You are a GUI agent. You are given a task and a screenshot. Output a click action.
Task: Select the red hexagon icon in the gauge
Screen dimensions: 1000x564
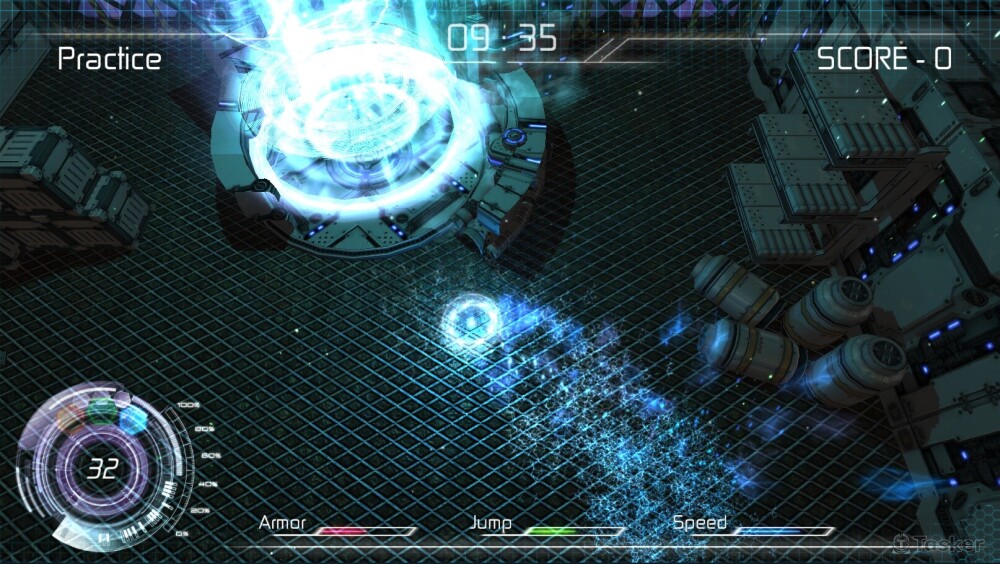pyautogui.click(x=70, y=418)
